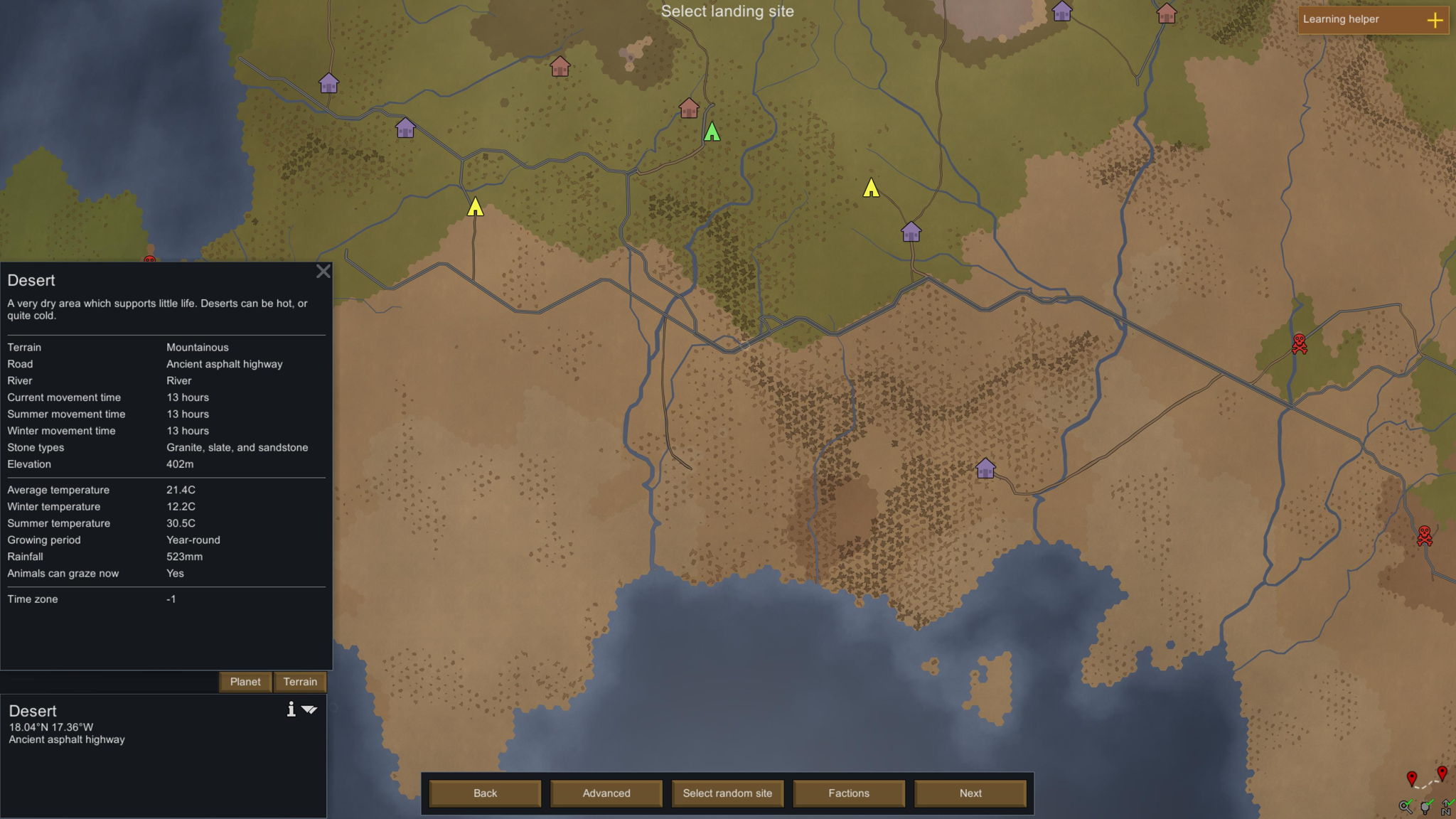Expand the Learning helper with plus

click(1435, 20)
